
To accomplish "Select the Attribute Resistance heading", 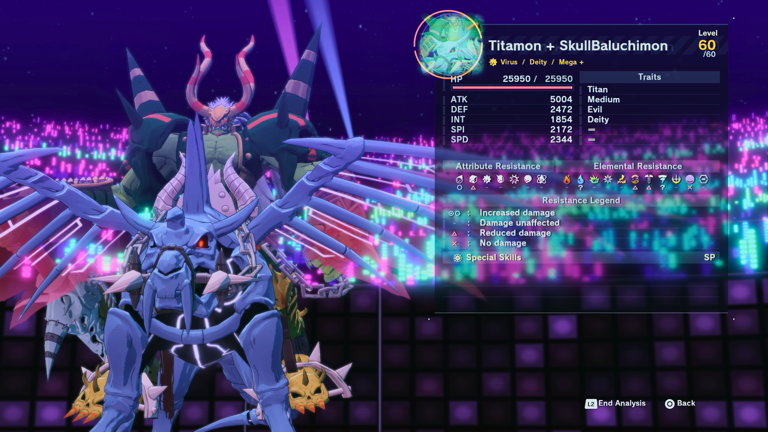I will click(498, 166).
